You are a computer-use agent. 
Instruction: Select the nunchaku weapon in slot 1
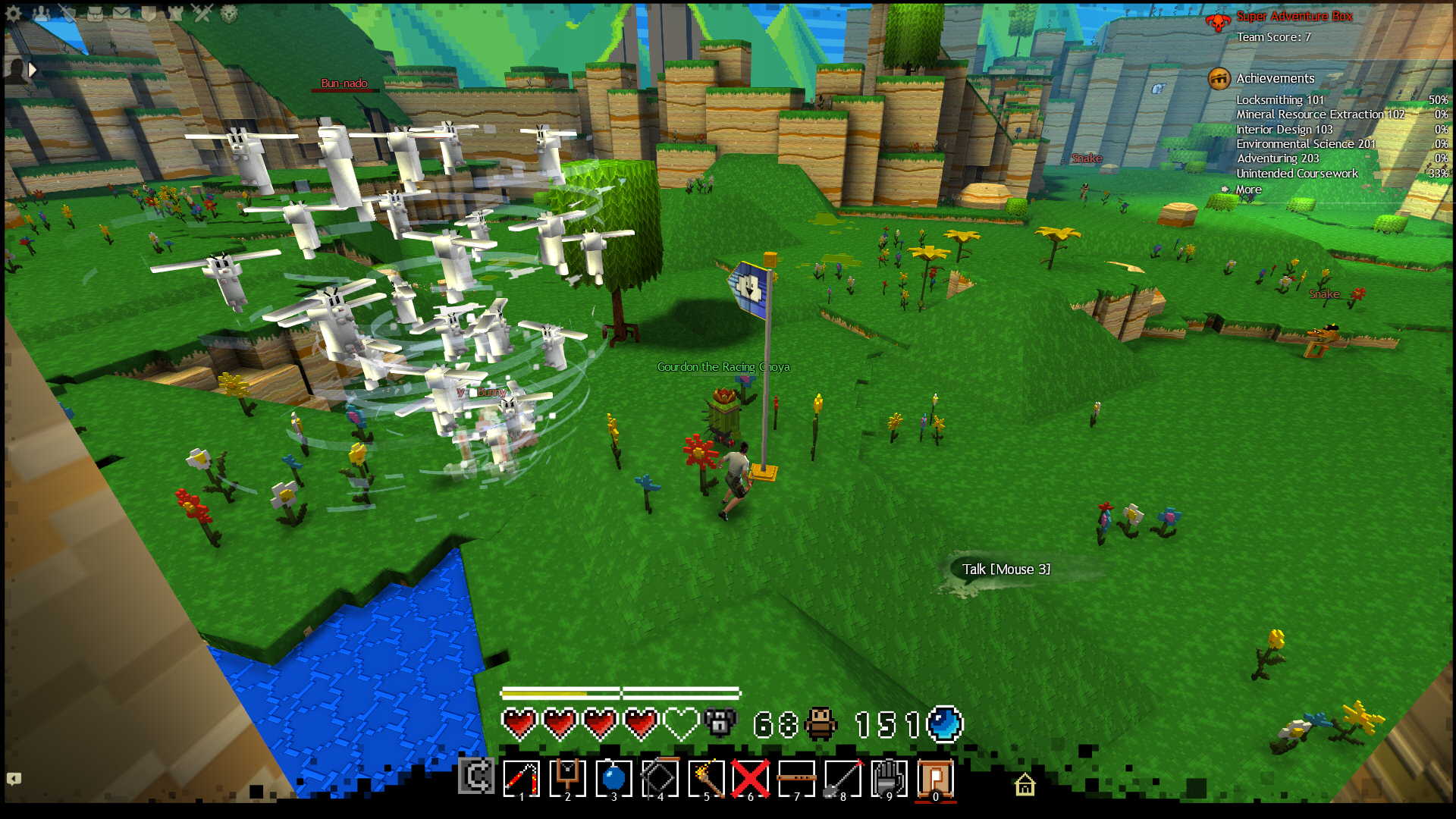tap(522, 778)
